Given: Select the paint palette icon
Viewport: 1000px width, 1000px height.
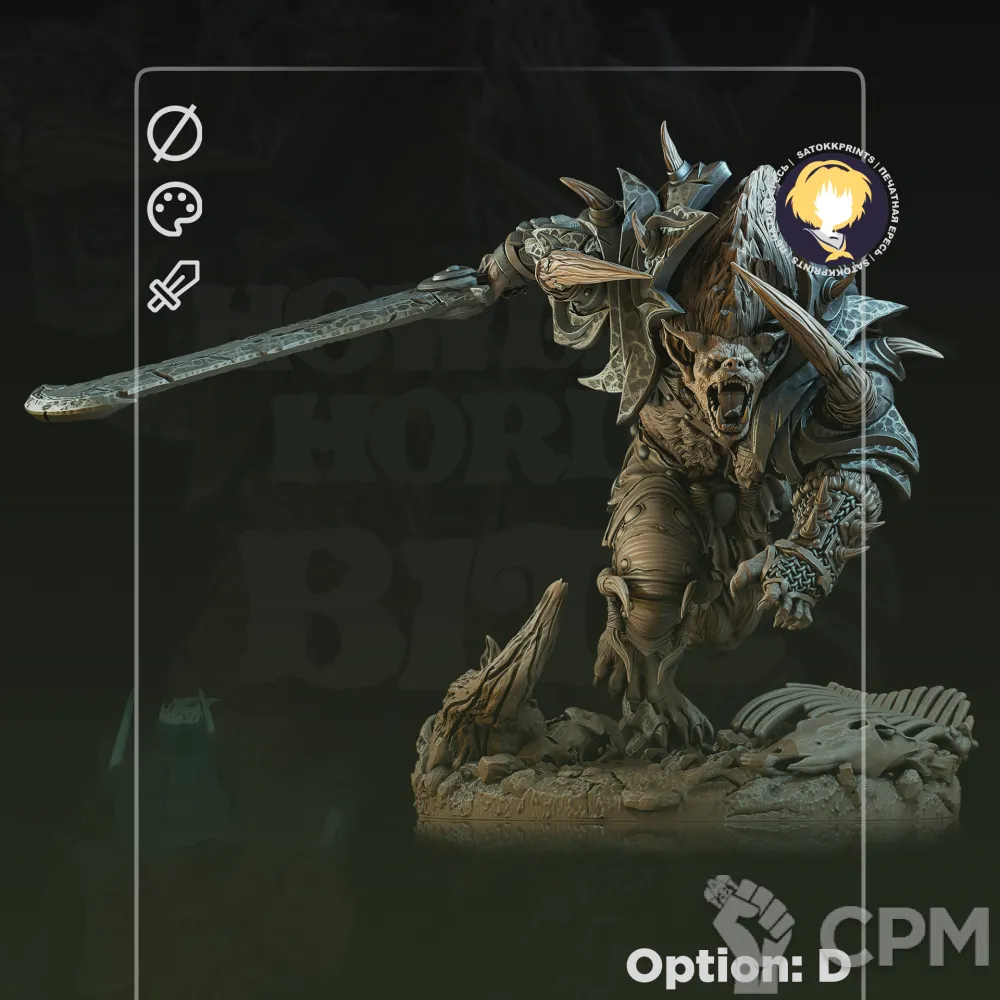Looking at the screenshot, I should coord(175,211).
